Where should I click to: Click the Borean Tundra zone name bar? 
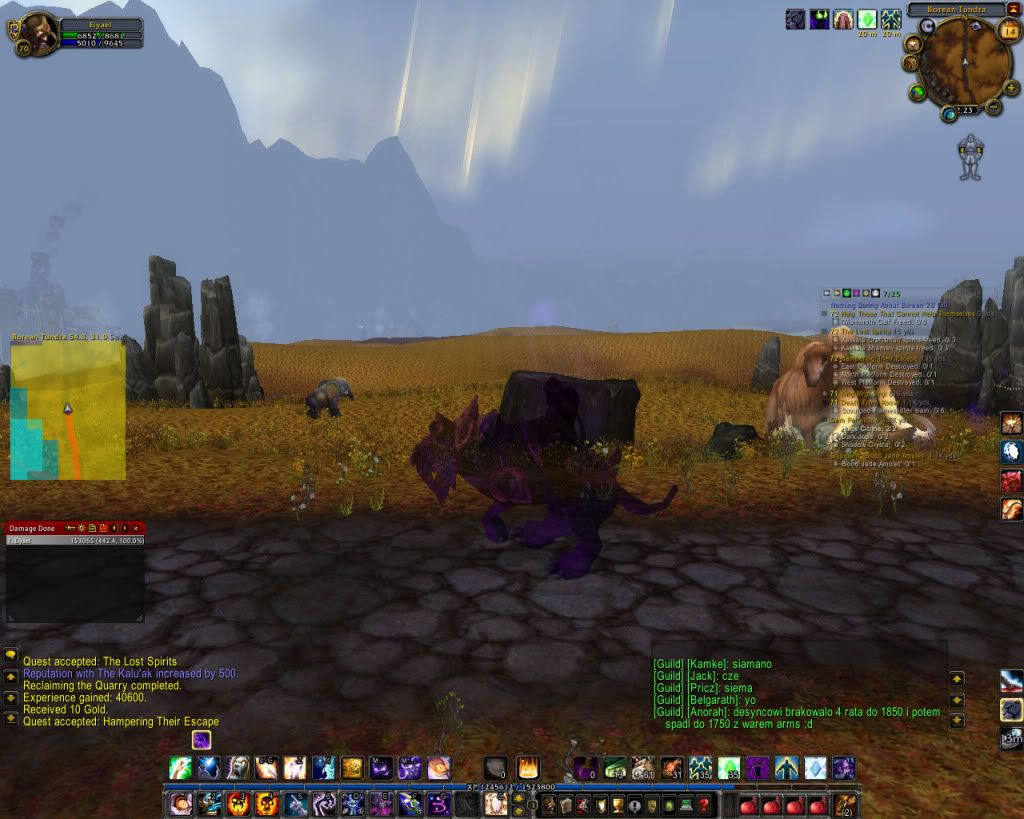[956, 9]
